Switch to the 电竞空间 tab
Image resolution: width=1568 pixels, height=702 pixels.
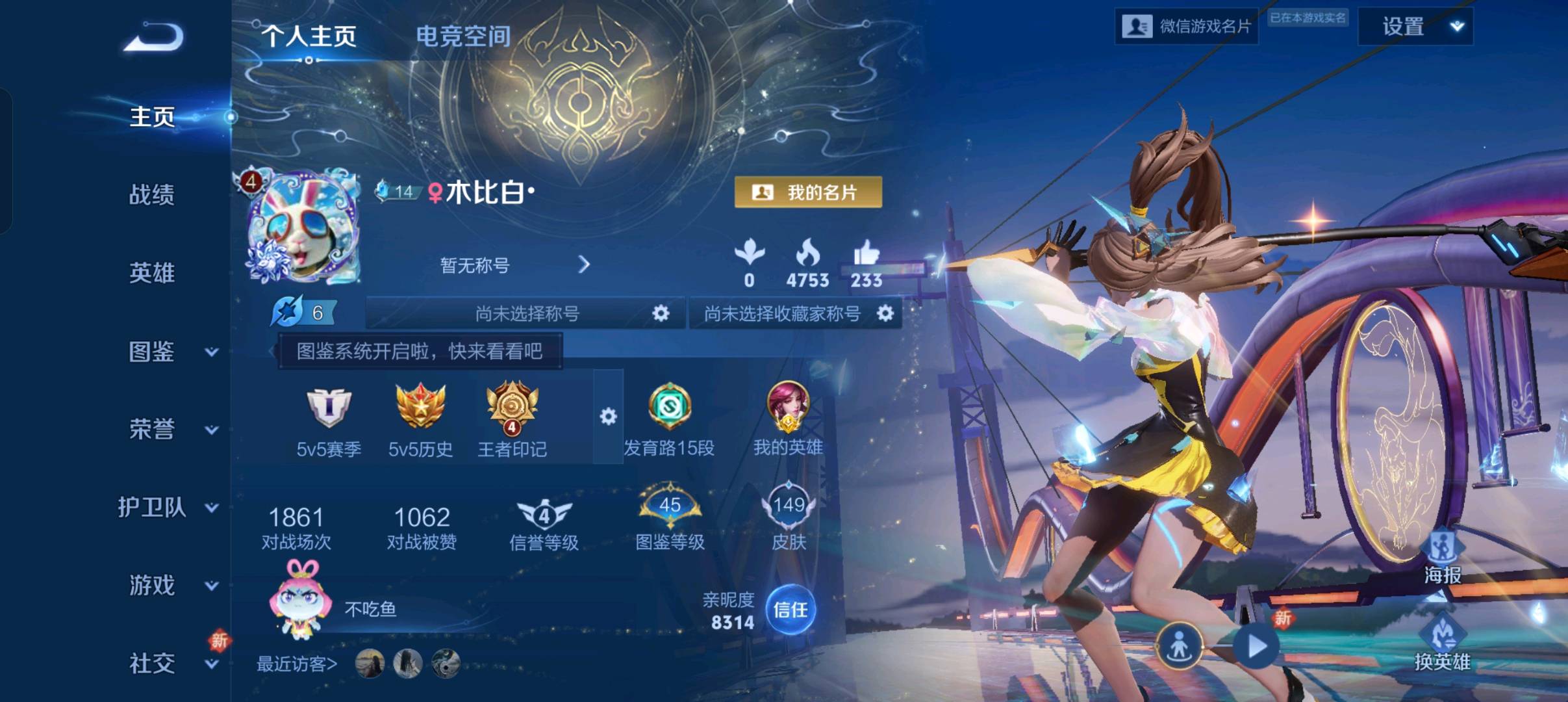click(x=463, y=36)
